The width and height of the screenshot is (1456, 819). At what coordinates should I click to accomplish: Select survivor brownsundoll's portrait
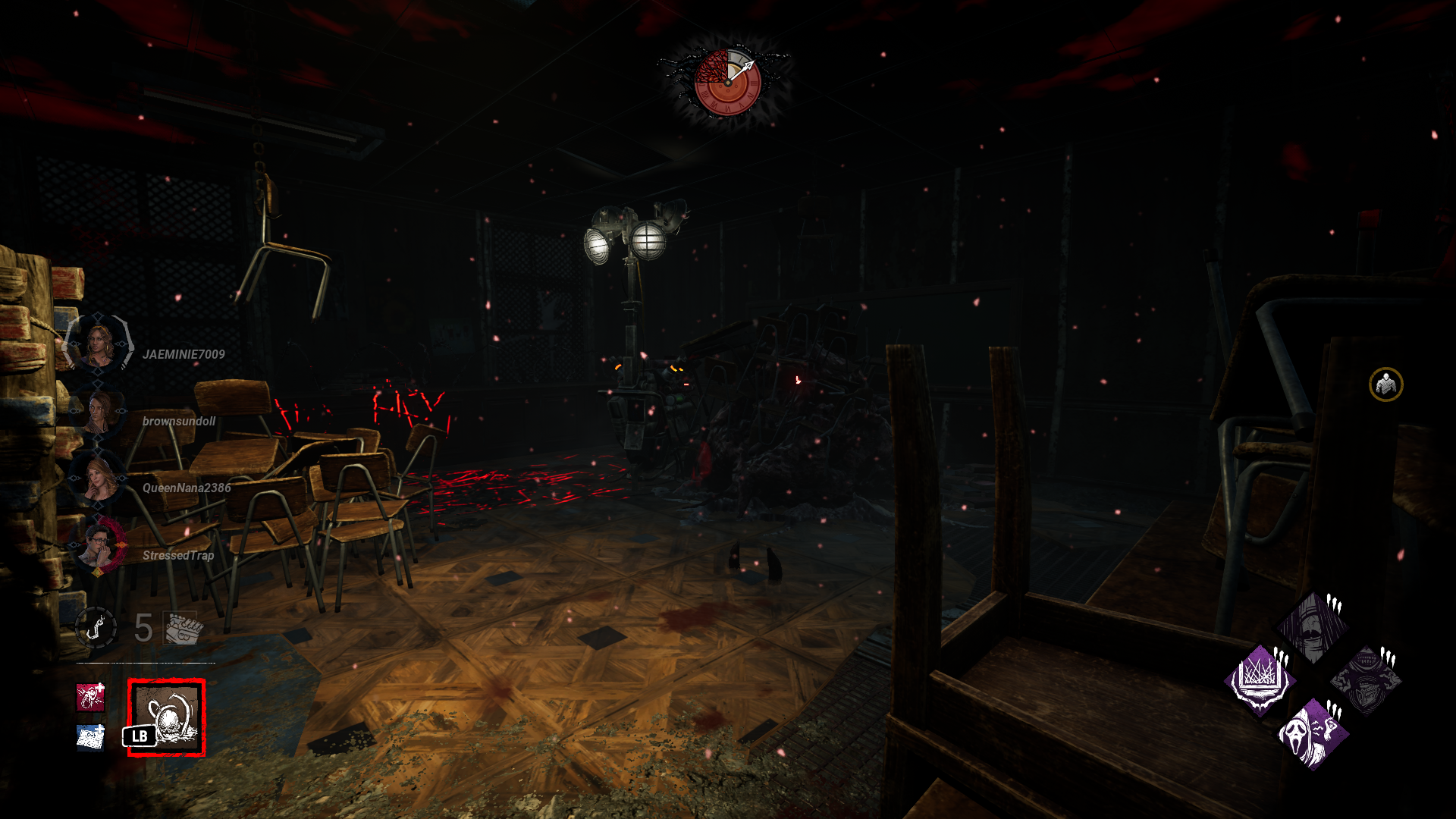coord(99,413)
